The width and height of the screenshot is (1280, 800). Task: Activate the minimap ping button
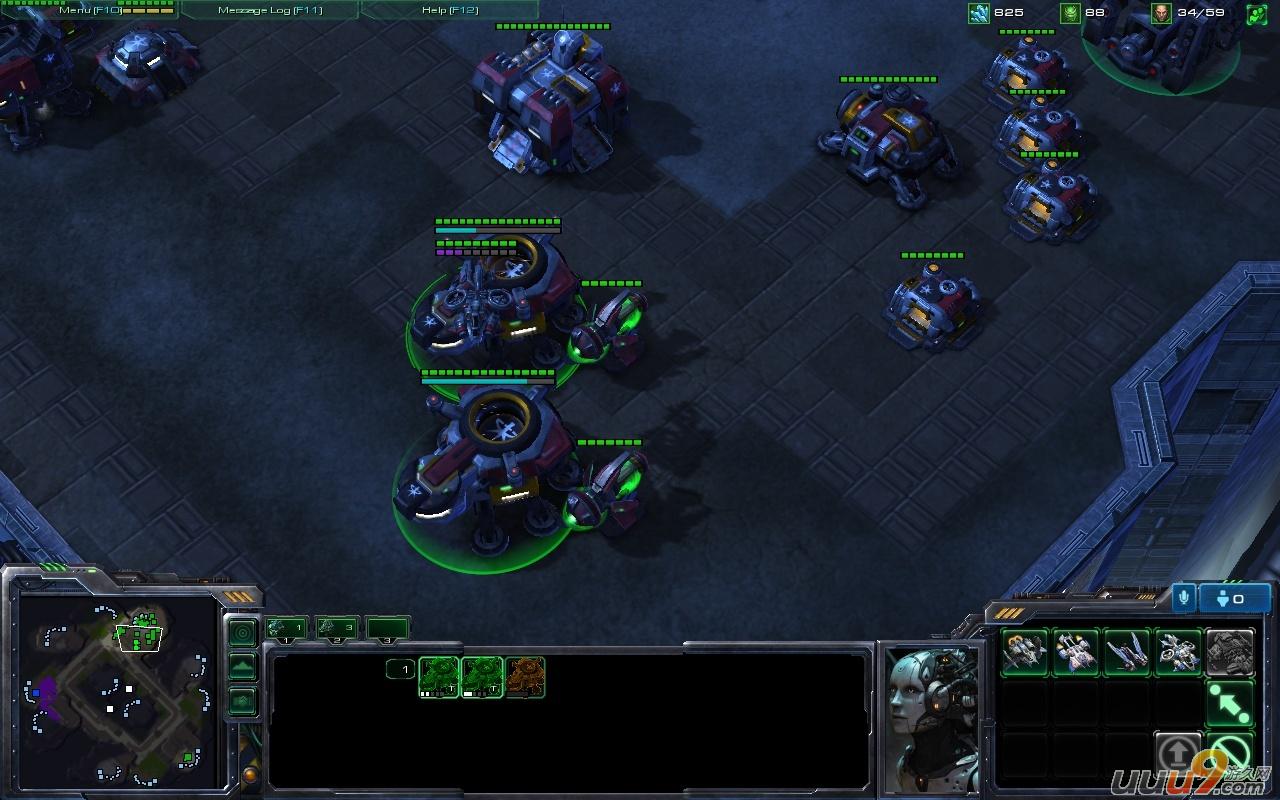[242, 633]
